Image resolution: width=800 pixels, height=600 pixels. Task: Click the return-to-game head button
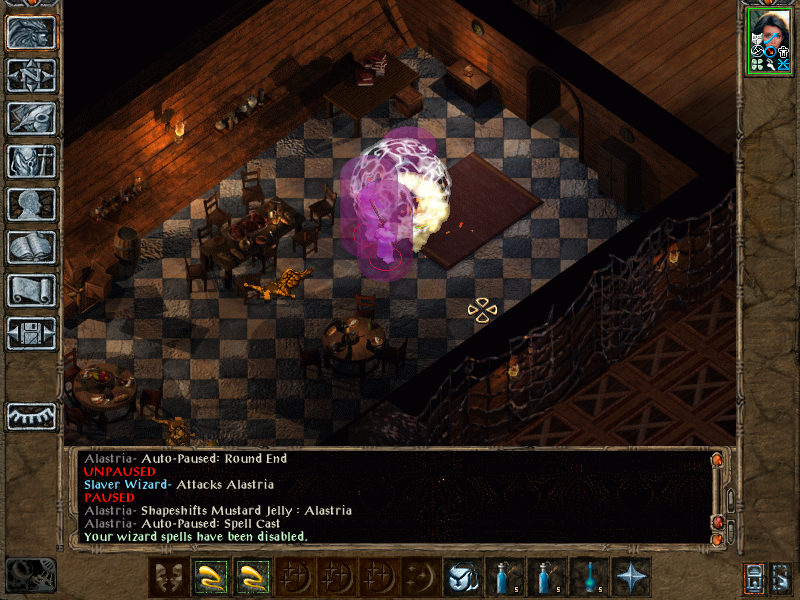(31, 32)
